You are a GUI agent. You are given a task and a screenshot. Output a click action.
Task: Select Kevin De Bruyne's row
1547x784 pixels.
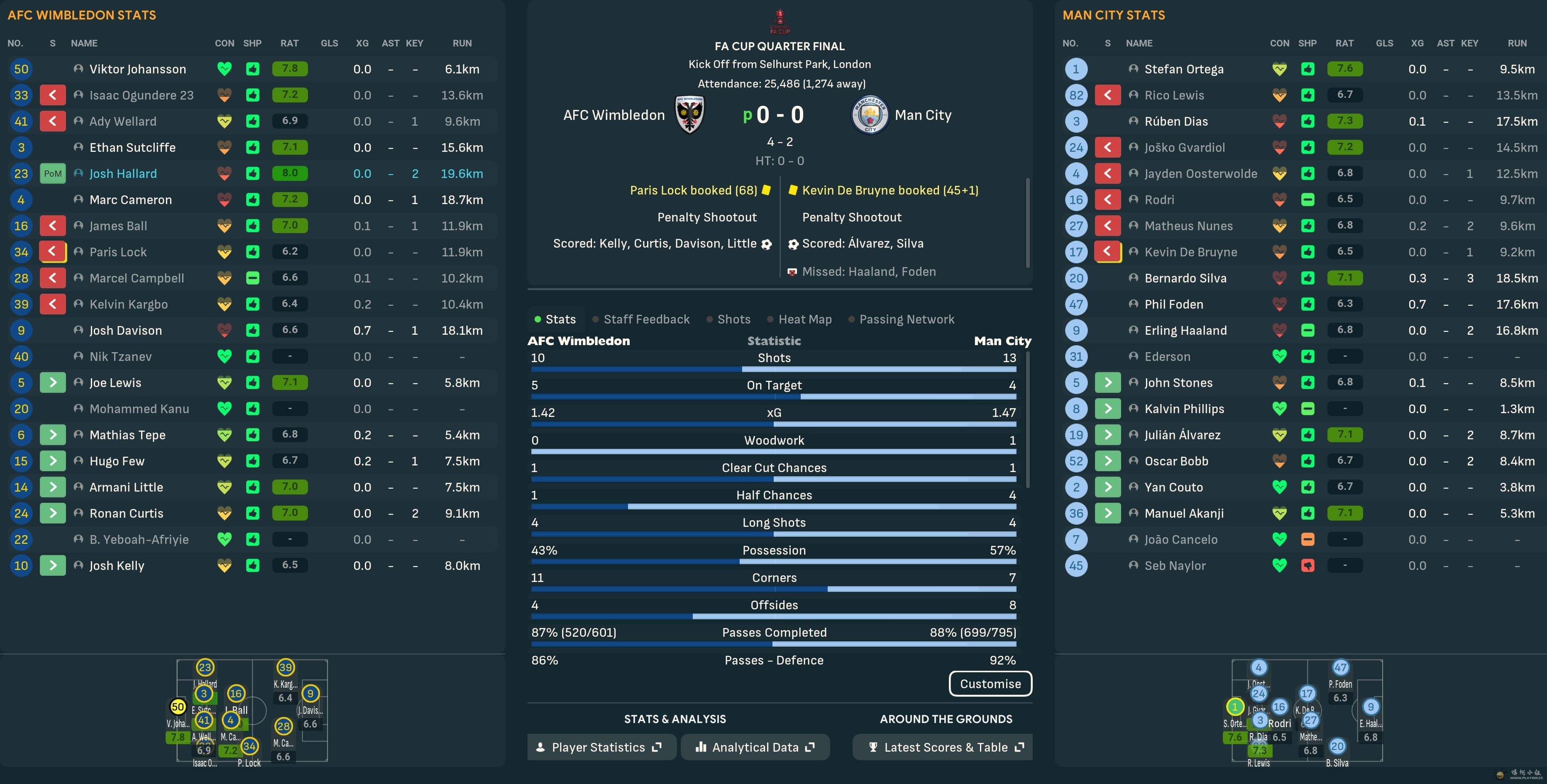[1190, 252]
